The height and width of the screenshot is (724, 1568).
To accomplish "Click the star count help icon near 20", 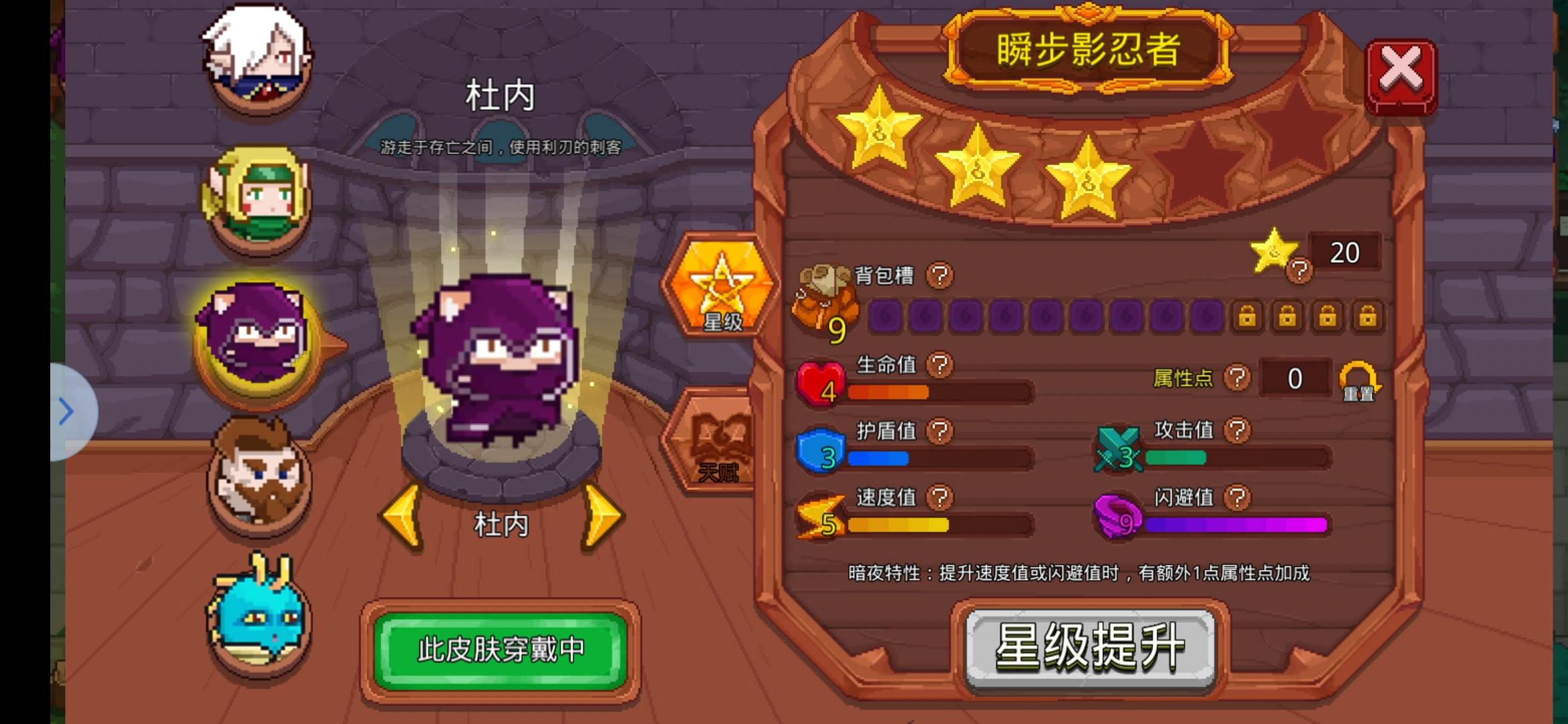I will click(x=1300, y=271).
